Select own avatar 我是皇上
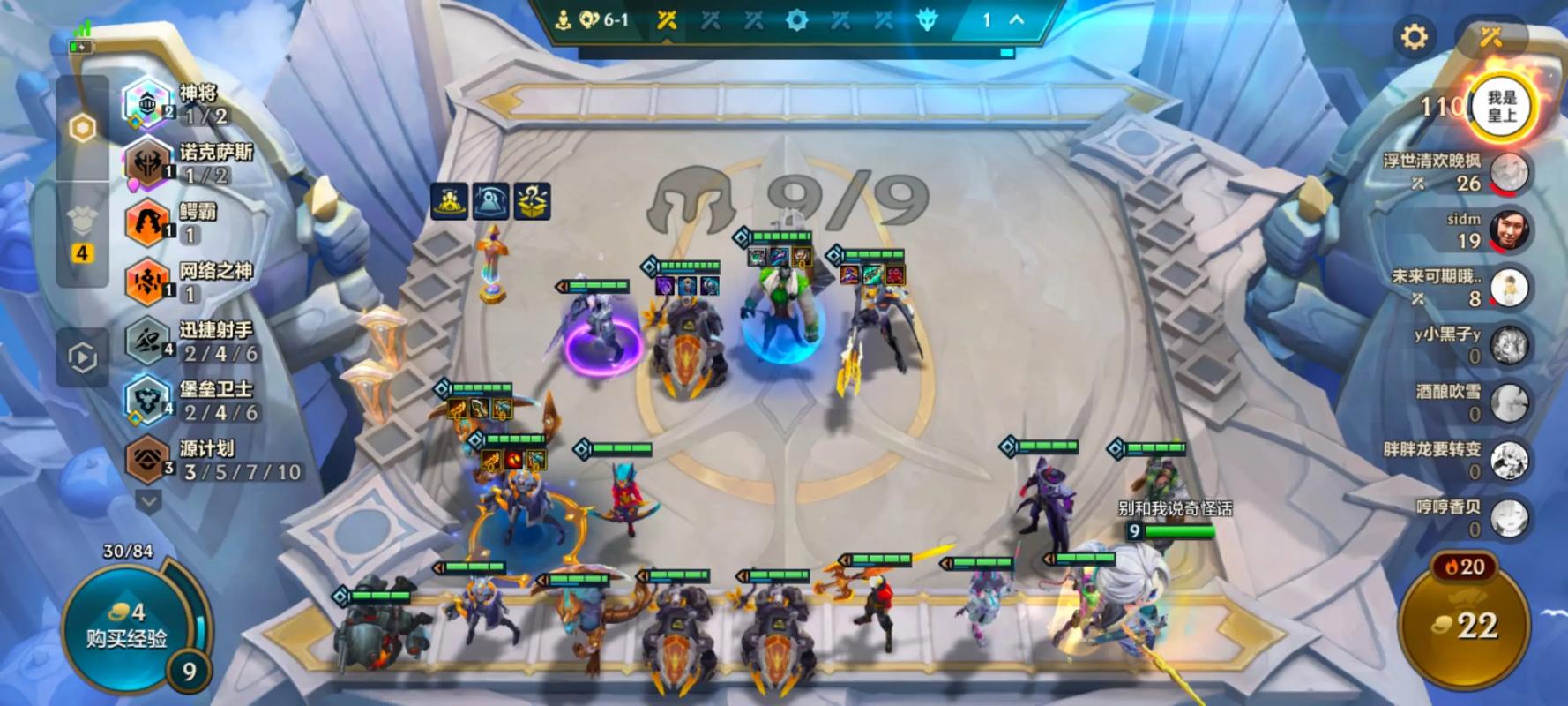This screenshot has width=1568, height=706. point(1501,108)
